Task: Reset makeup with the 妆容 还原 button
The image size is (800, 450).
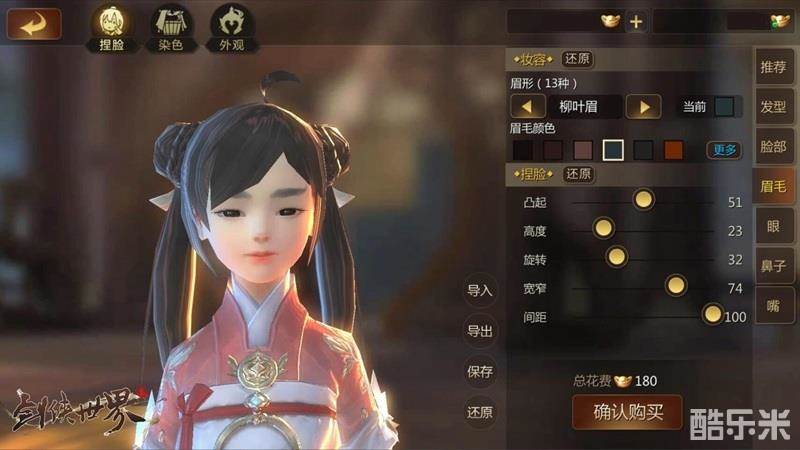Action: tap(578, 59)
